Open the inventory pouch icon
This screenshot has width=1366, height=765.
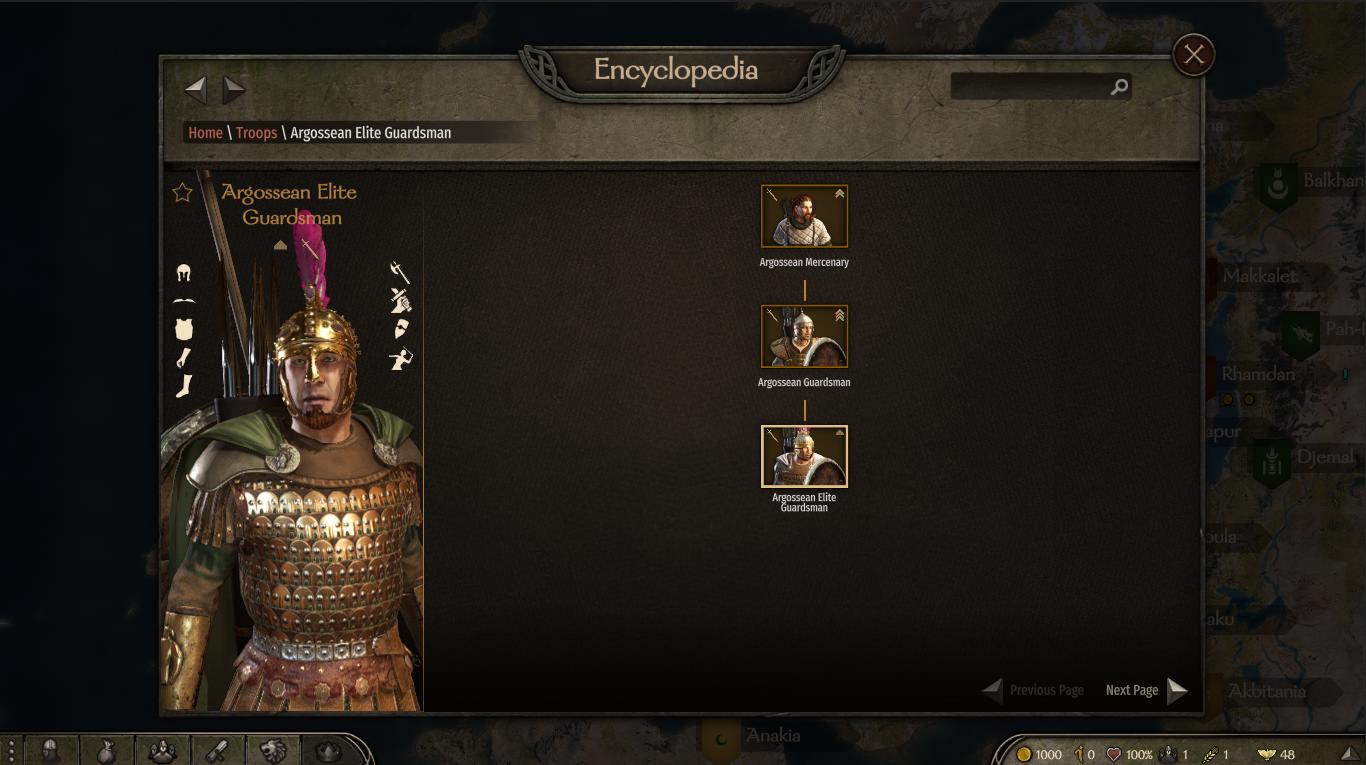coord(106,750)
